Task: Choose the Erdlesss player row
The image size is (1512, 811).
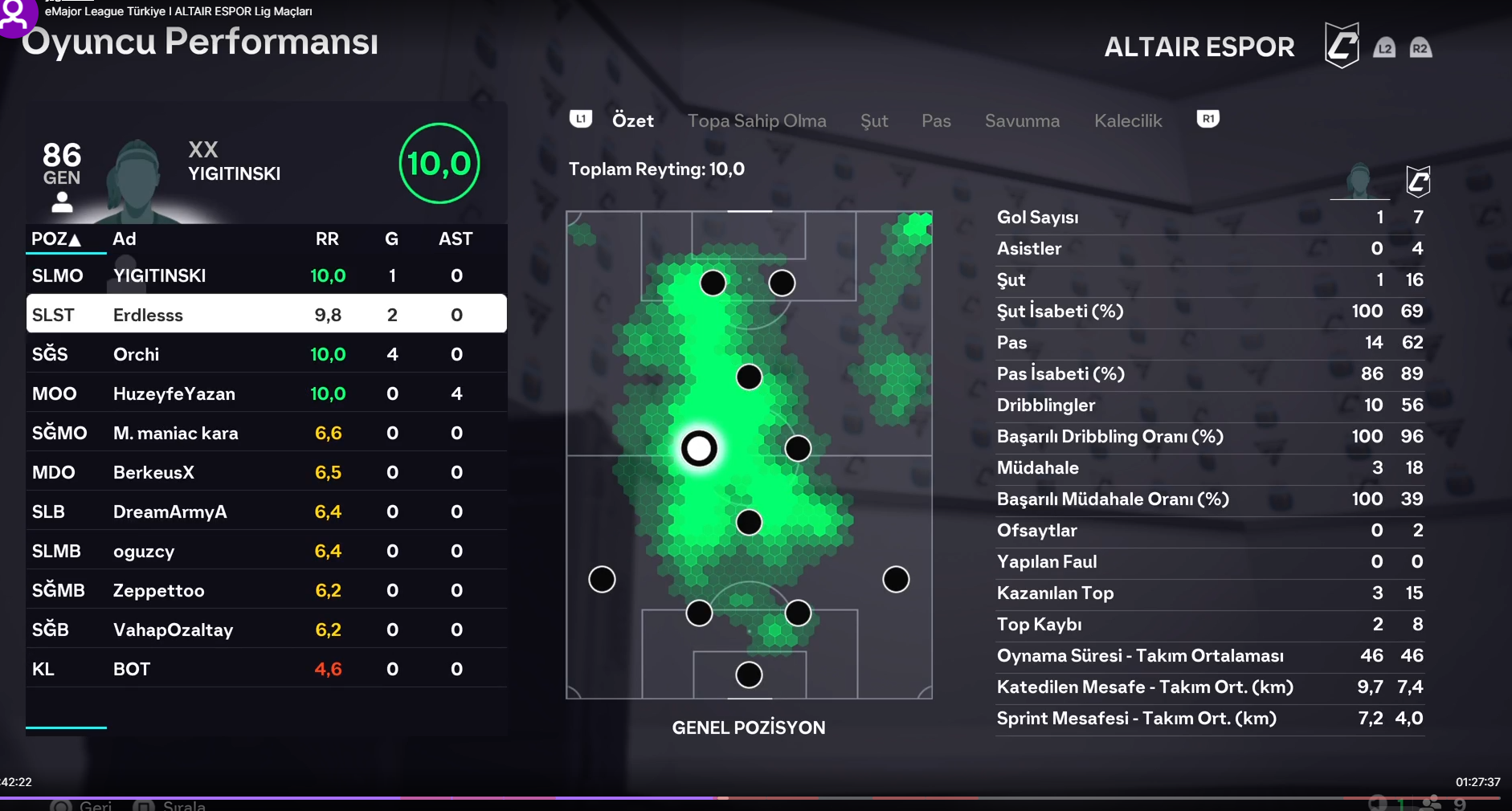Action: click(266, 315)
